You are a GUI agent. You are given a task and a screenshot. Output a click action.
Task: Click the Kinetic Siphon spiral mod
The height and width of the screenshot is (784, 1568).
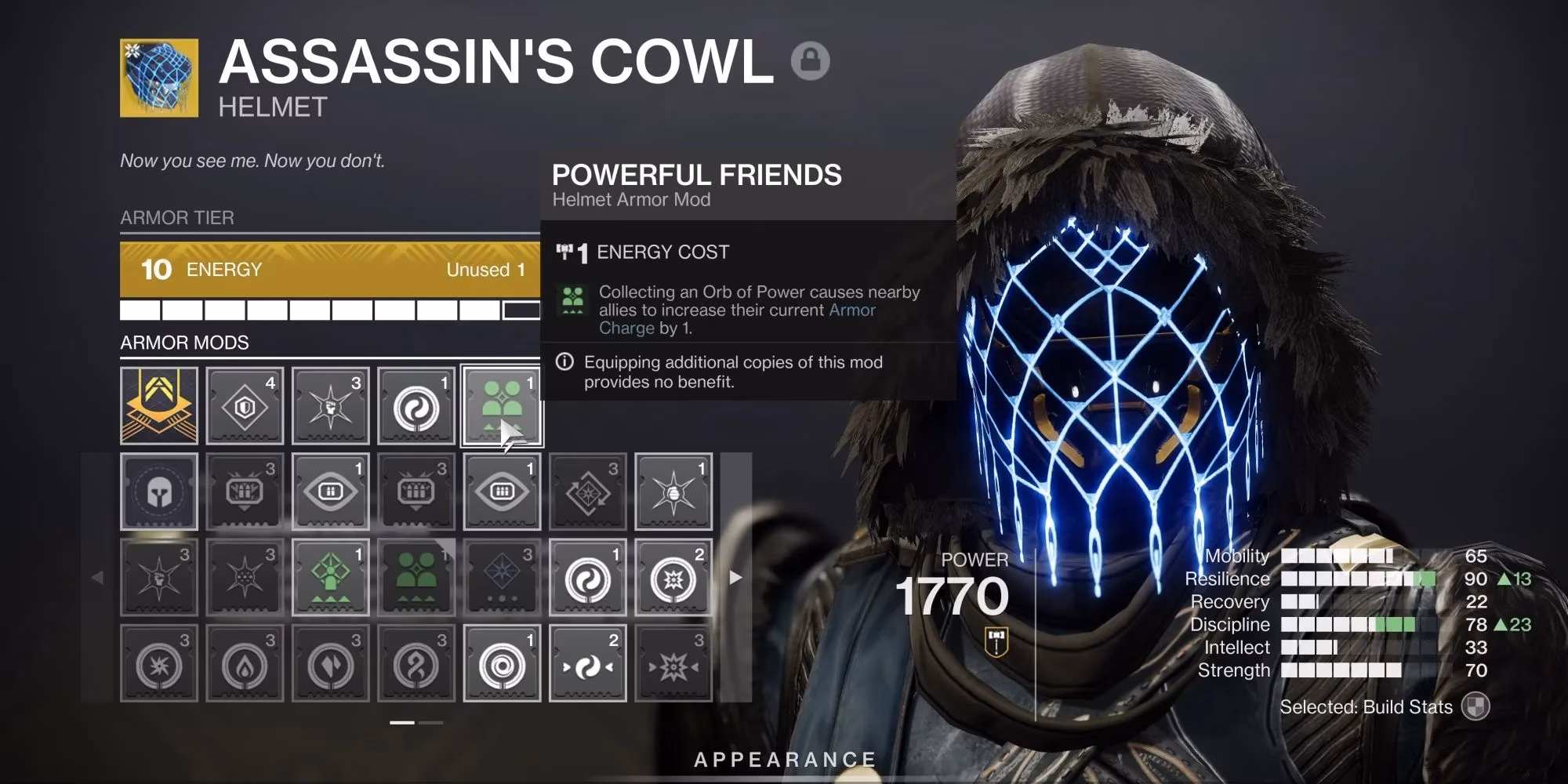pos(503,662)
